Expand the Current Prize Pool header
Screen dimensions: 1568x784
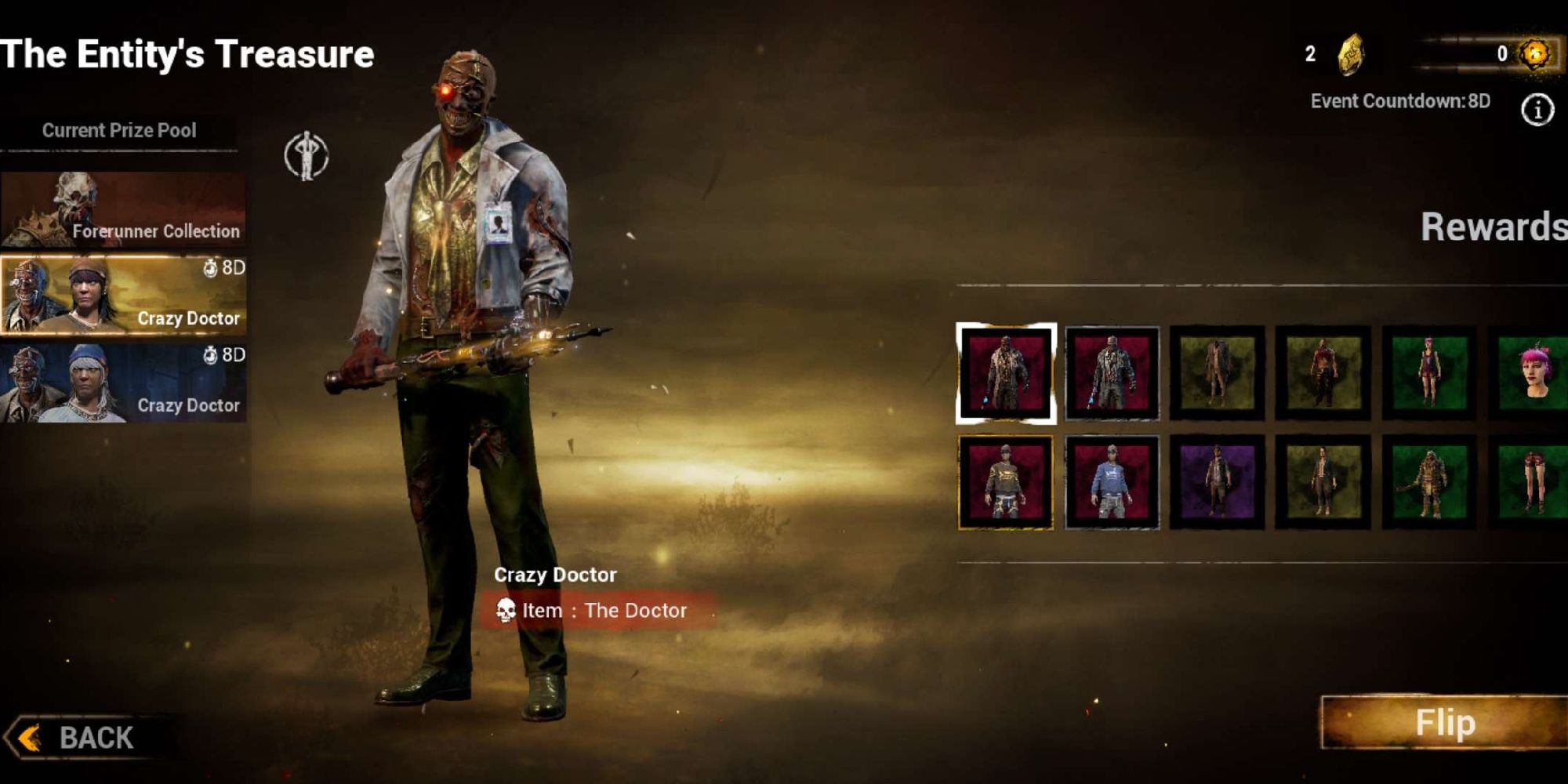point(118,130)
